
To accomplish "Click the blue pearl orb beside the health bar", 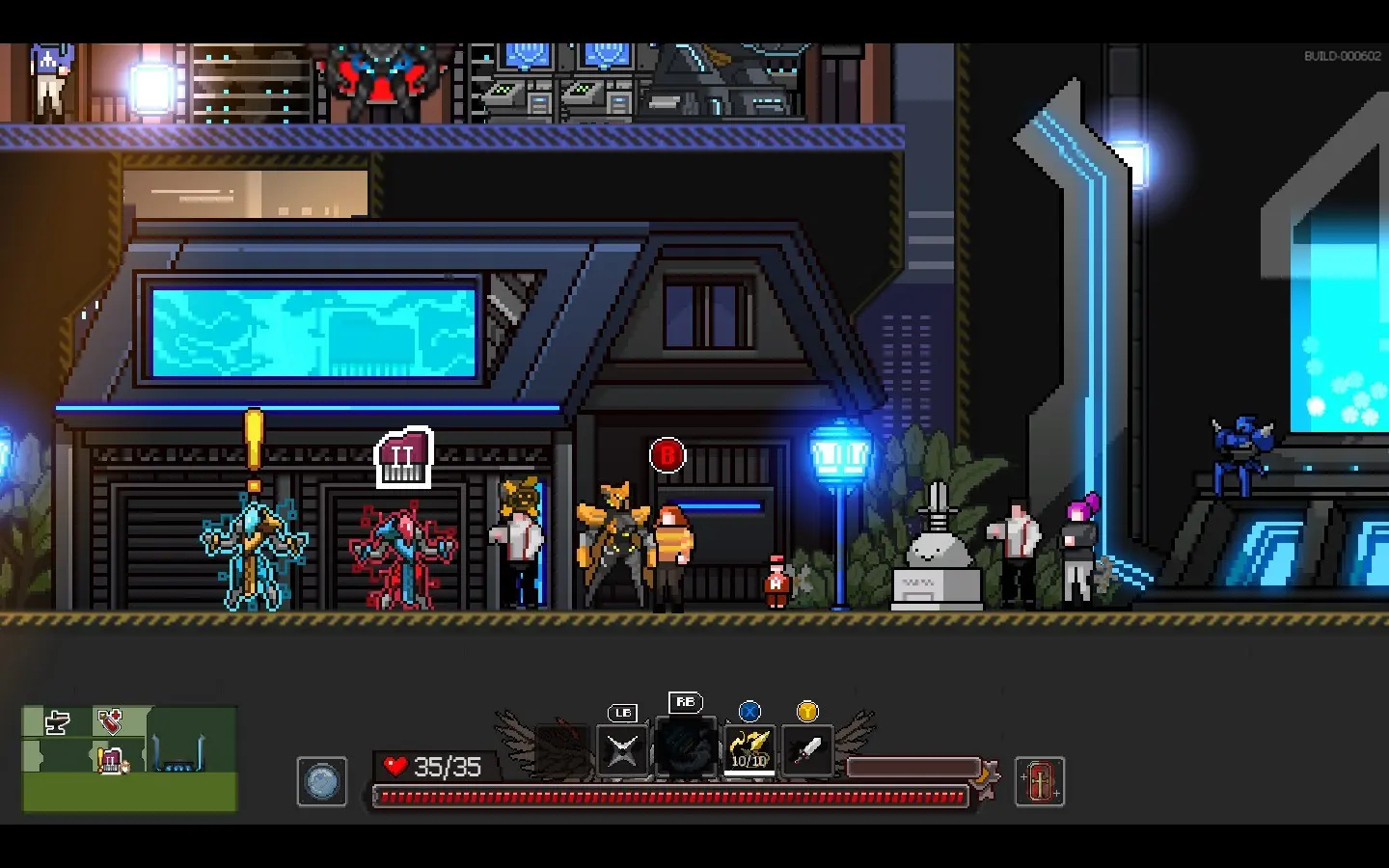I will pyautogui.click(x=322, y=782).
